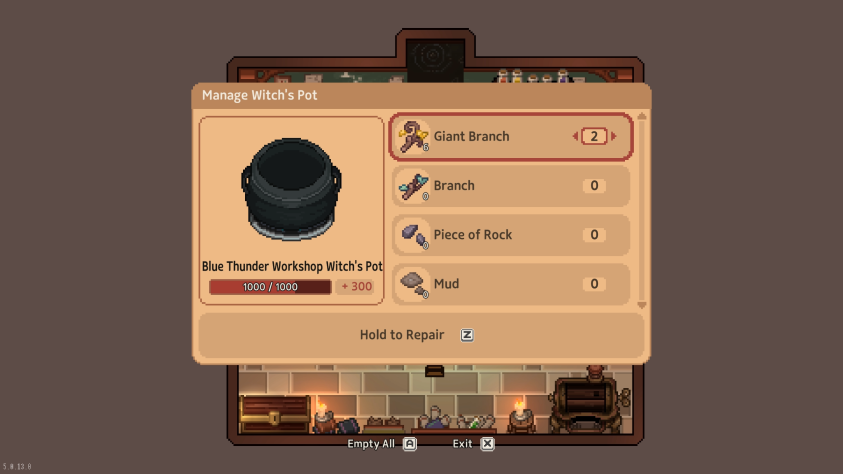The height and width of the screenshot is (474, 843).
Task: Decrease Giant Branch quantity with left arrow
Action: click(x=575, y=137)
